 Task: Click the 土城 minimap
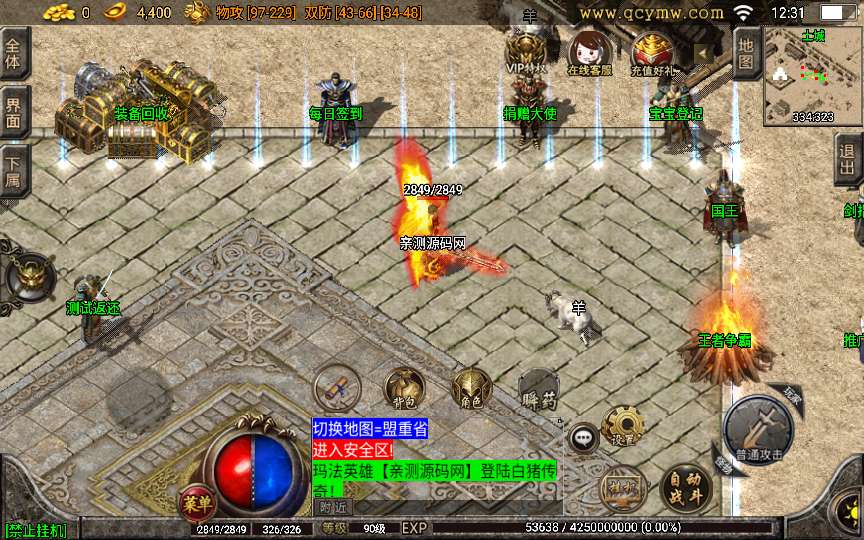[x=811, y=76]
